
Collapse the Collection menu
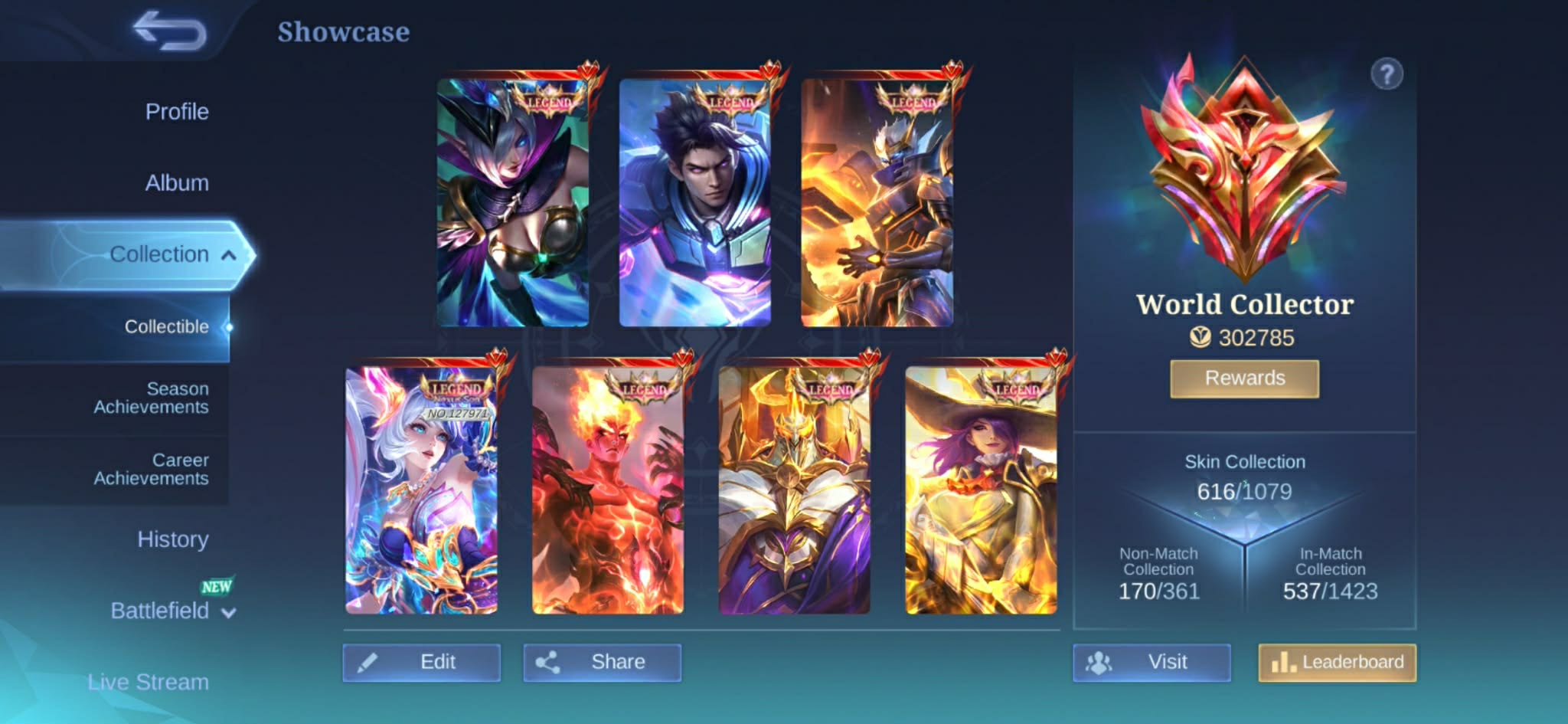[228, 255]
